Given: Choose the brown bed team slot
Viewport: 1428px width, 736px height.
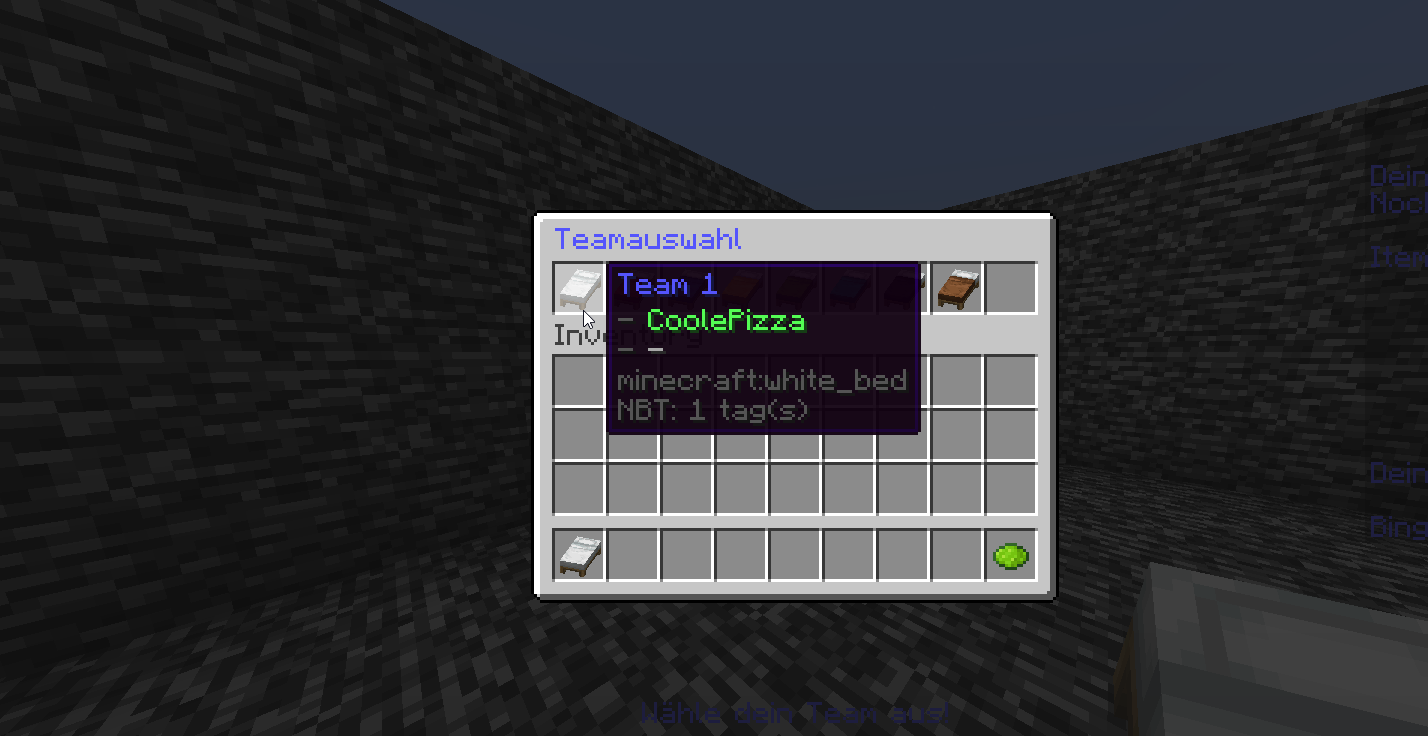Looking at the screenshot, I should (x=957, y=286).
